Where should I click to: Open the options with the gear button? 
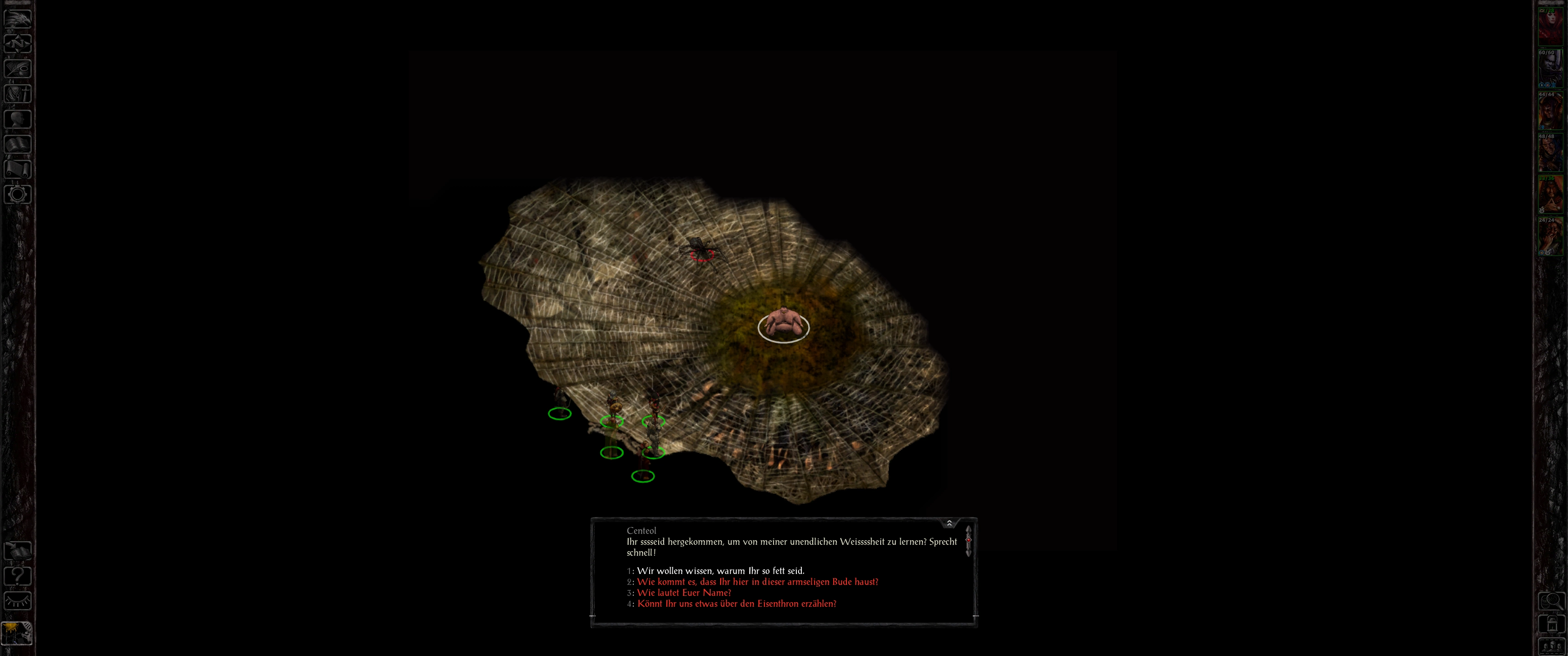18,194
